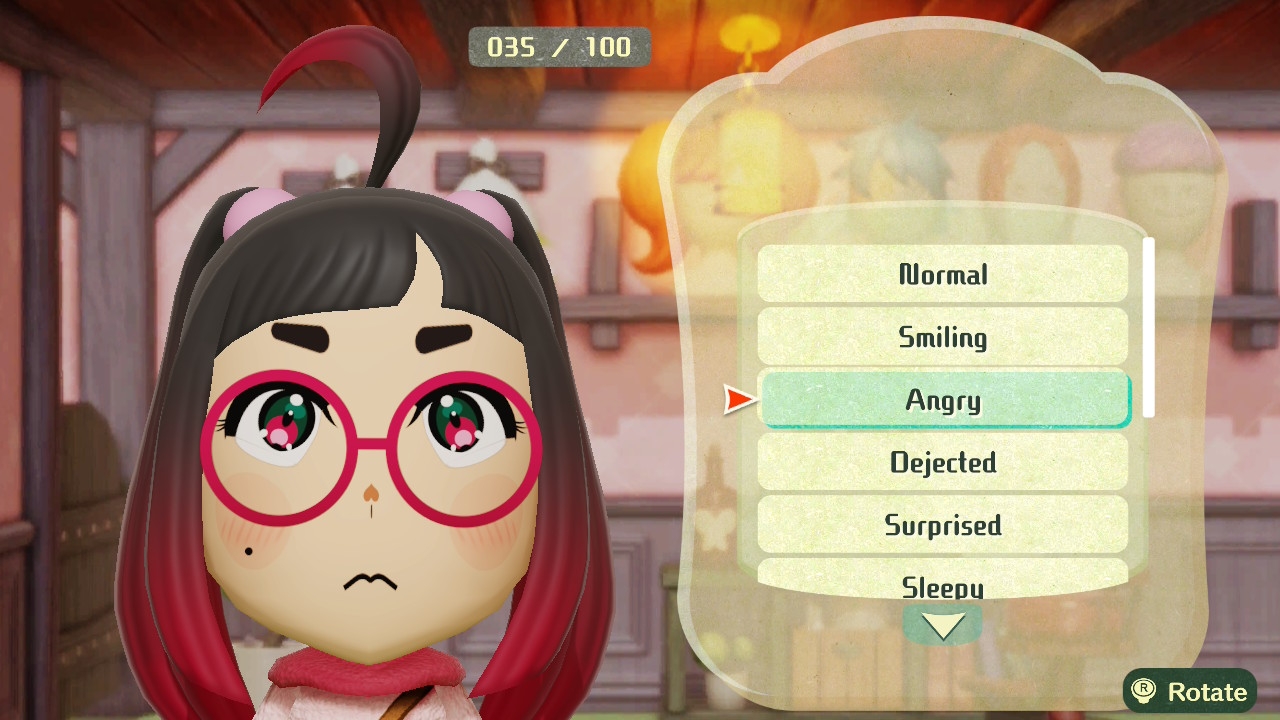Choose the Smiling expression
The image size is (1280, 720).
942,337
